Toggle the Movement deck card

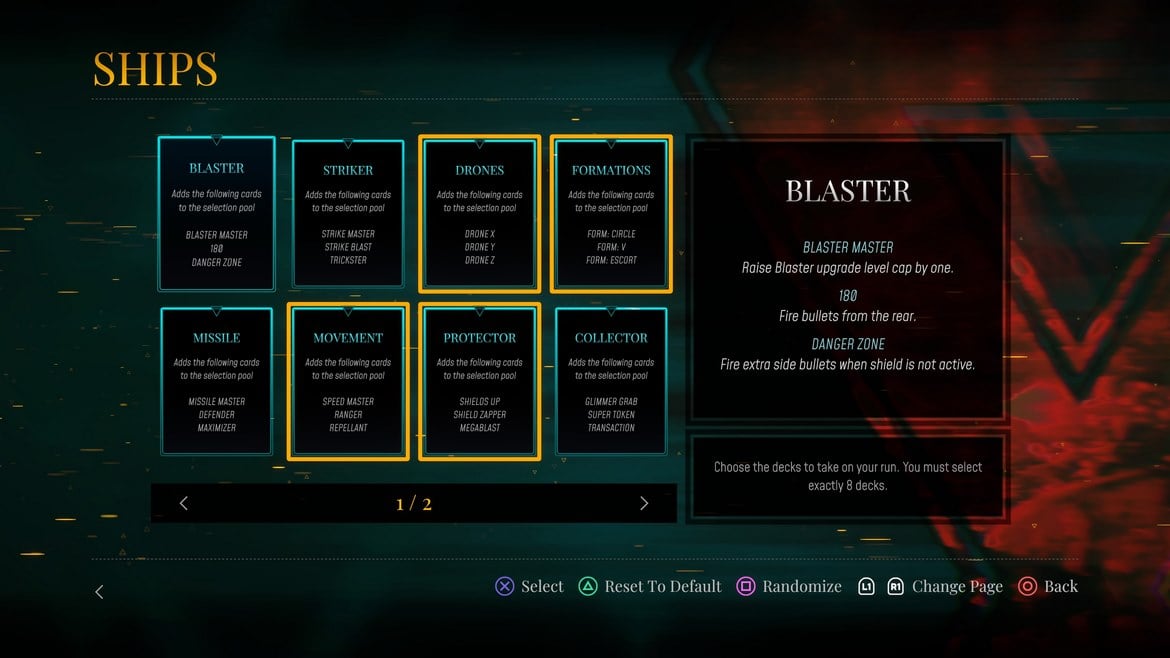click(348, 382)
